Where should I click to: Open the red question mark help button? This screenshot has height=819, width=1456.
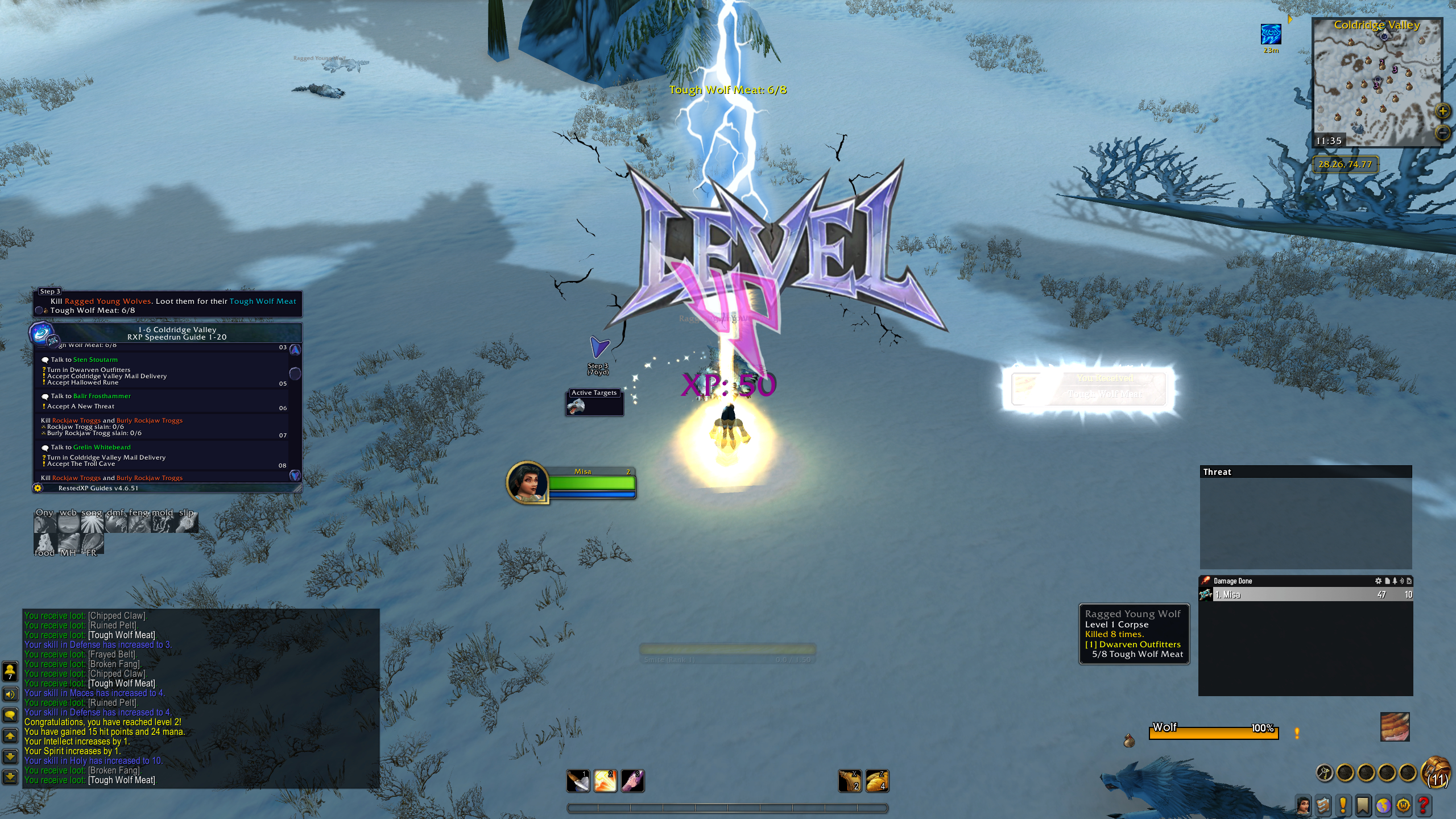coord(1424,805)
